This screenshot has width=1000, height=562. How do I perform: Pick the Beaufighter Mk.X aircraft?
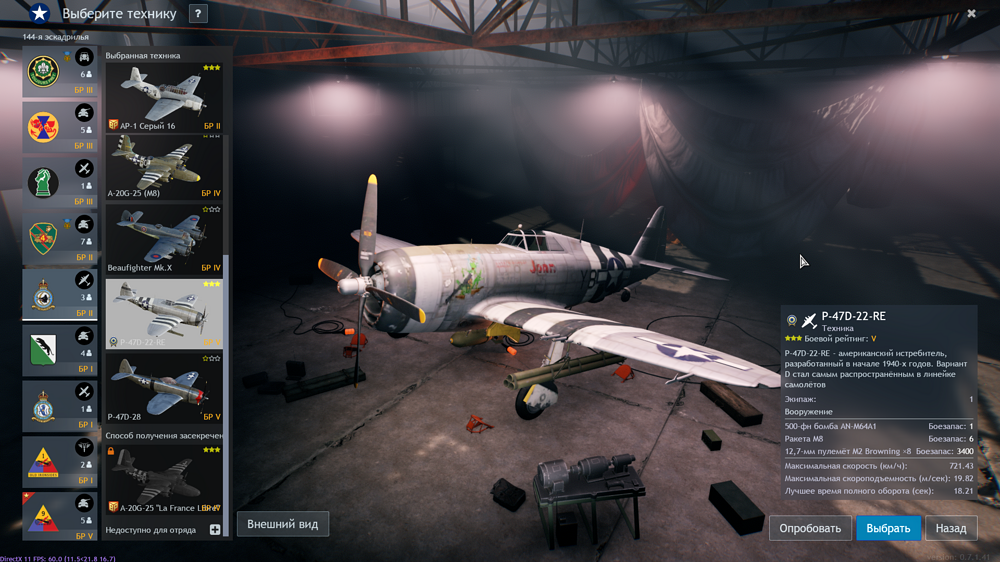164,240
